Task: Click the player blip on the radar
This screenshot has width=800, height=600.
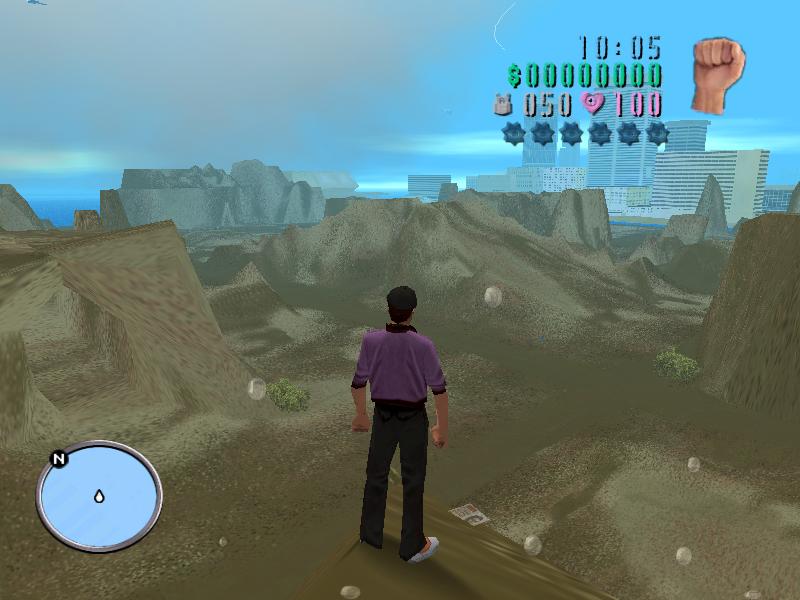Action: (x=99, y=496)
